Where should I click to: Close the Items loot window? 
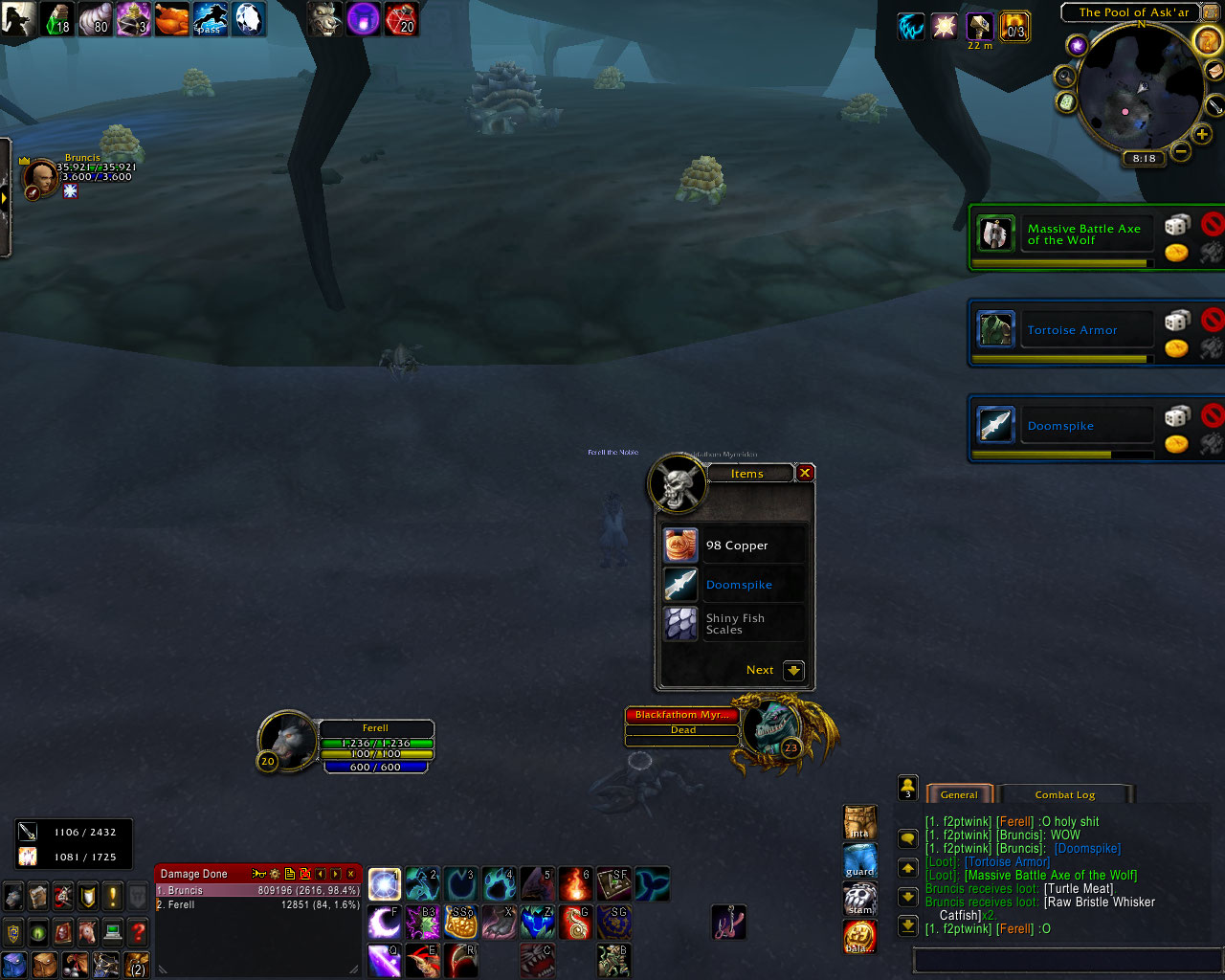coord(805,473)
